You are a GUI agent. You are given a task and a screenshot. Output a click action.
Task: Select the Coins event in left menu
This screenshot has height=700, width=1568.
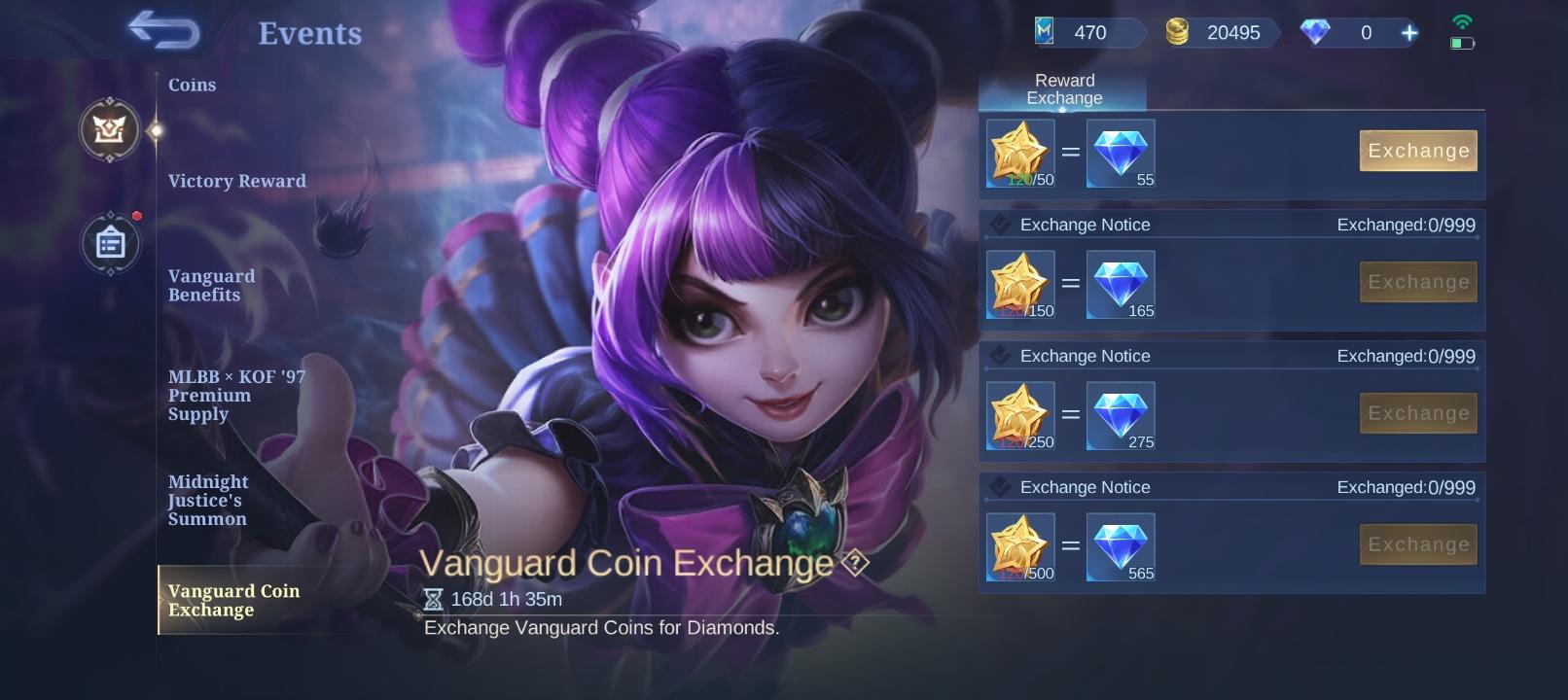192,85
